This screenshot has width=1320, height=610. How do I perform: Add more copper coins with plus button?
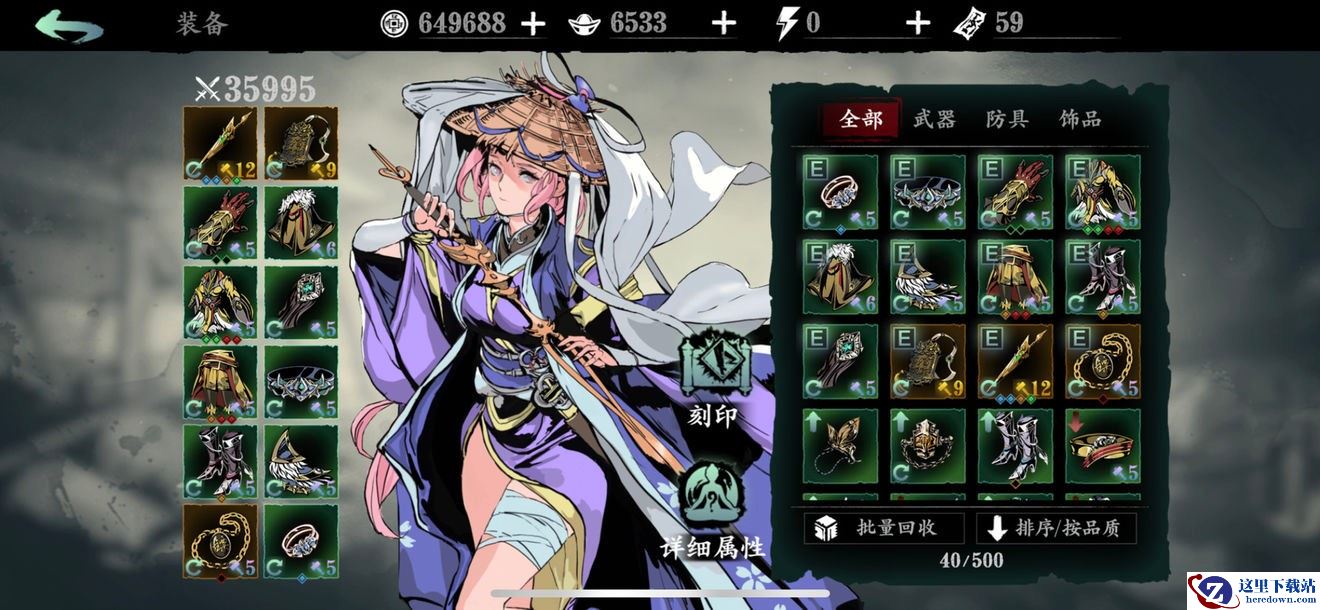[x=533, y=24]
